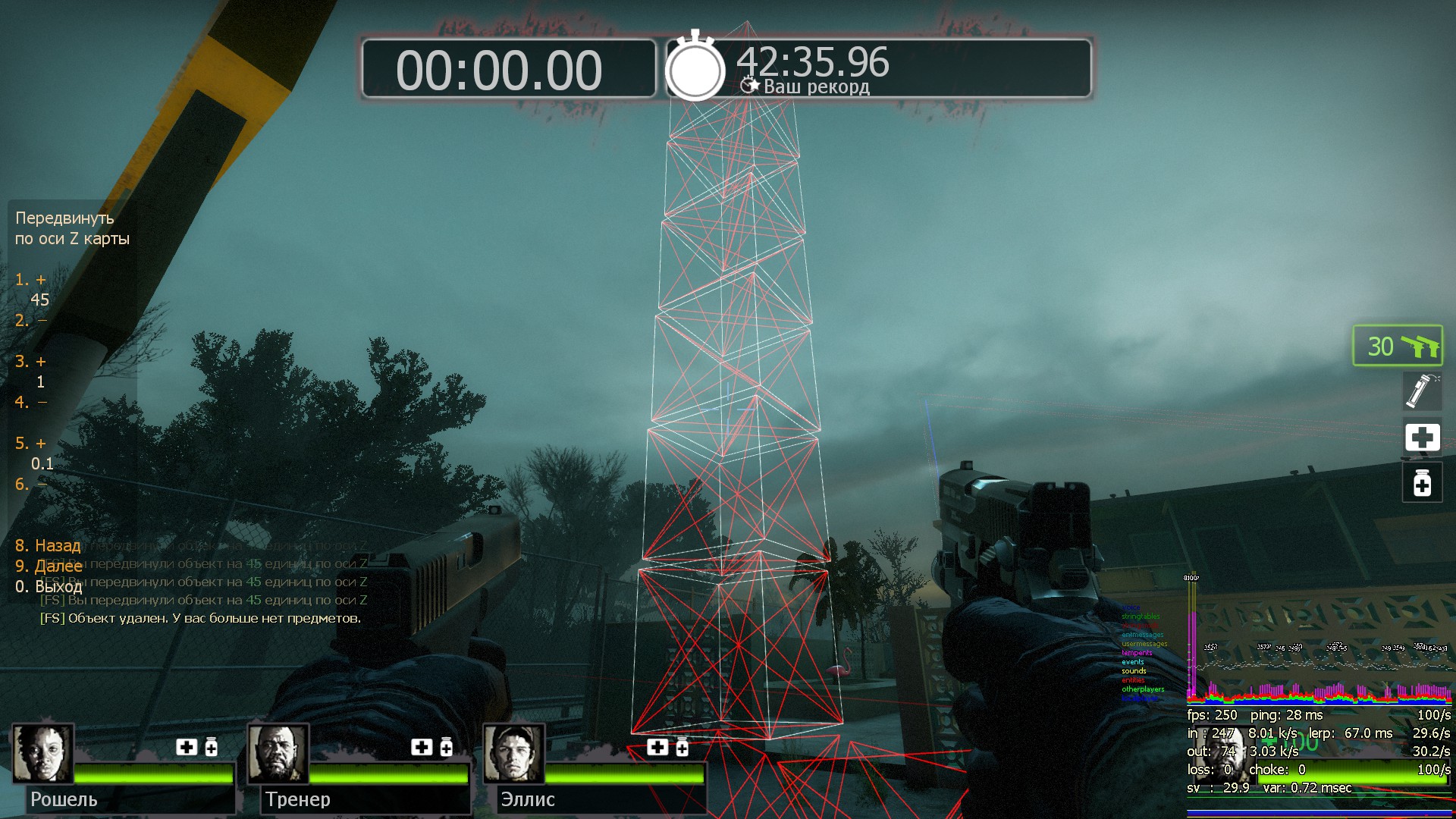Click Рошель's teammate portrait

pyautogui.click(x=42, y=753)
